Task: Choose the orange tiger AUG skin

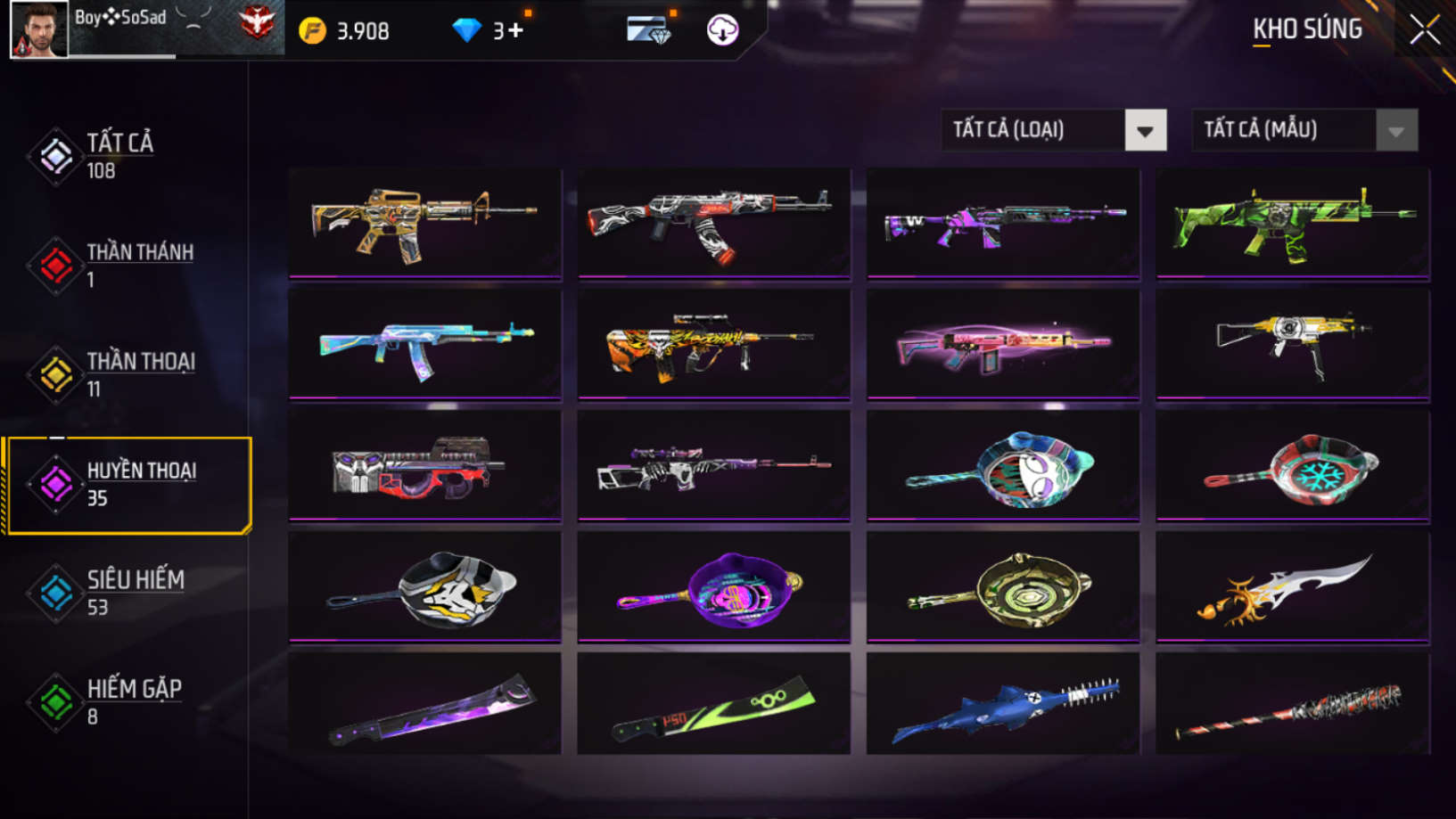Action: coord(713,344)
